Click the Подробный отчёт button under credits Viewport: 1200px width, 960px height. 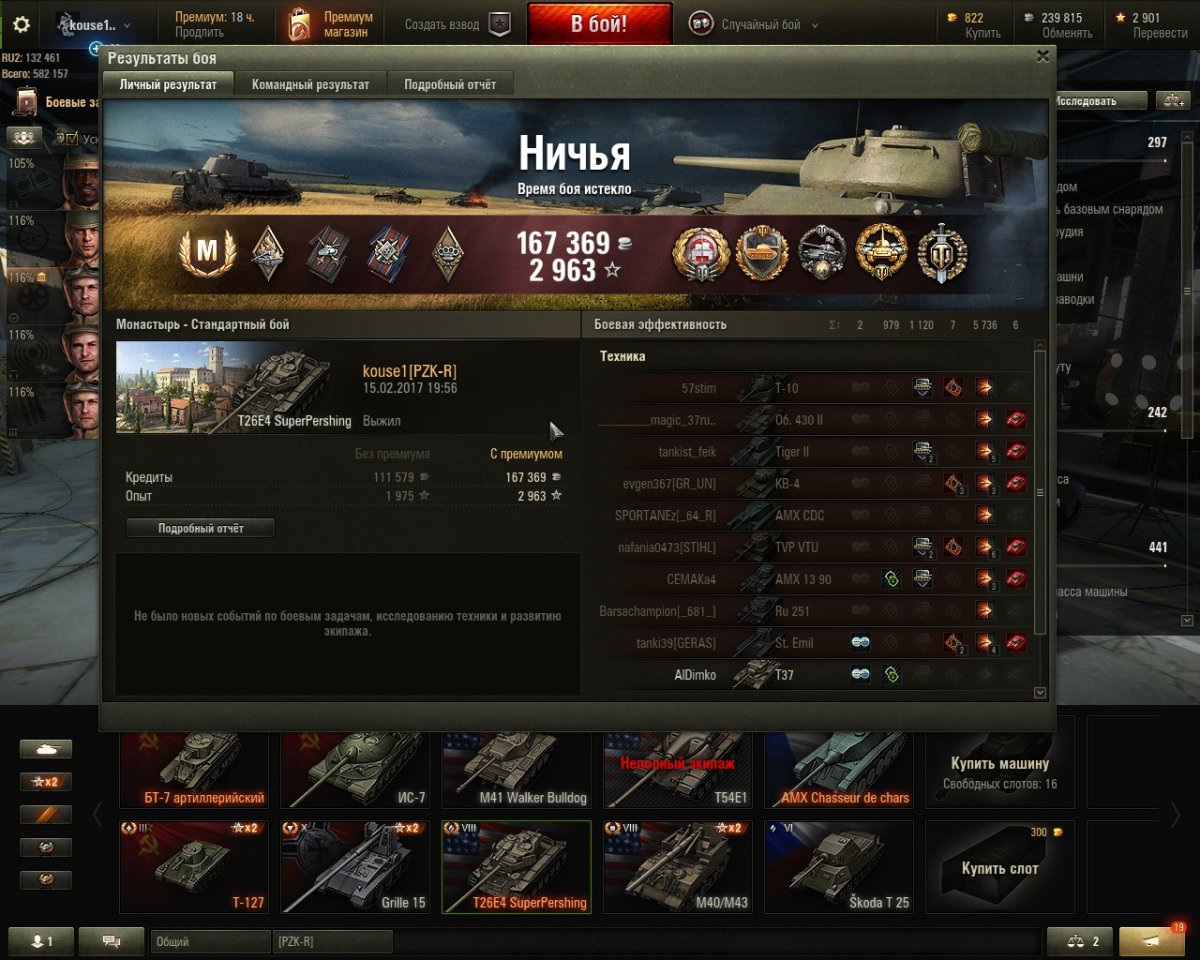[200, 528]
